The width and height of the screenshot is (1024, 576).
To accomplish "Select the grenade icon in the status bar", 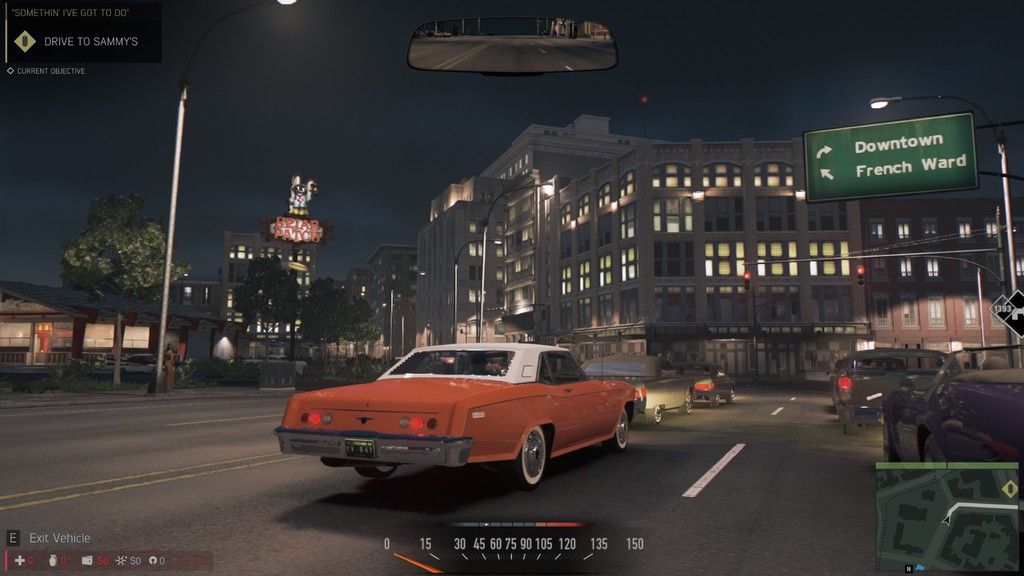I will tap(52, 561).
